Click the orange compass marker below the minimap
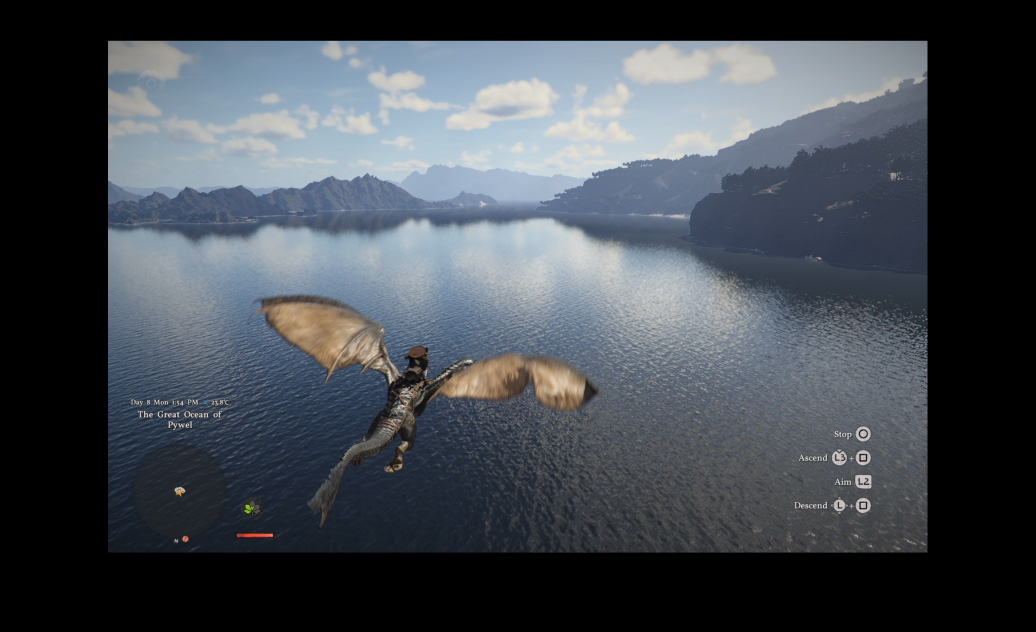Viewport: 1036px width, 632px height. pos(185,539)
